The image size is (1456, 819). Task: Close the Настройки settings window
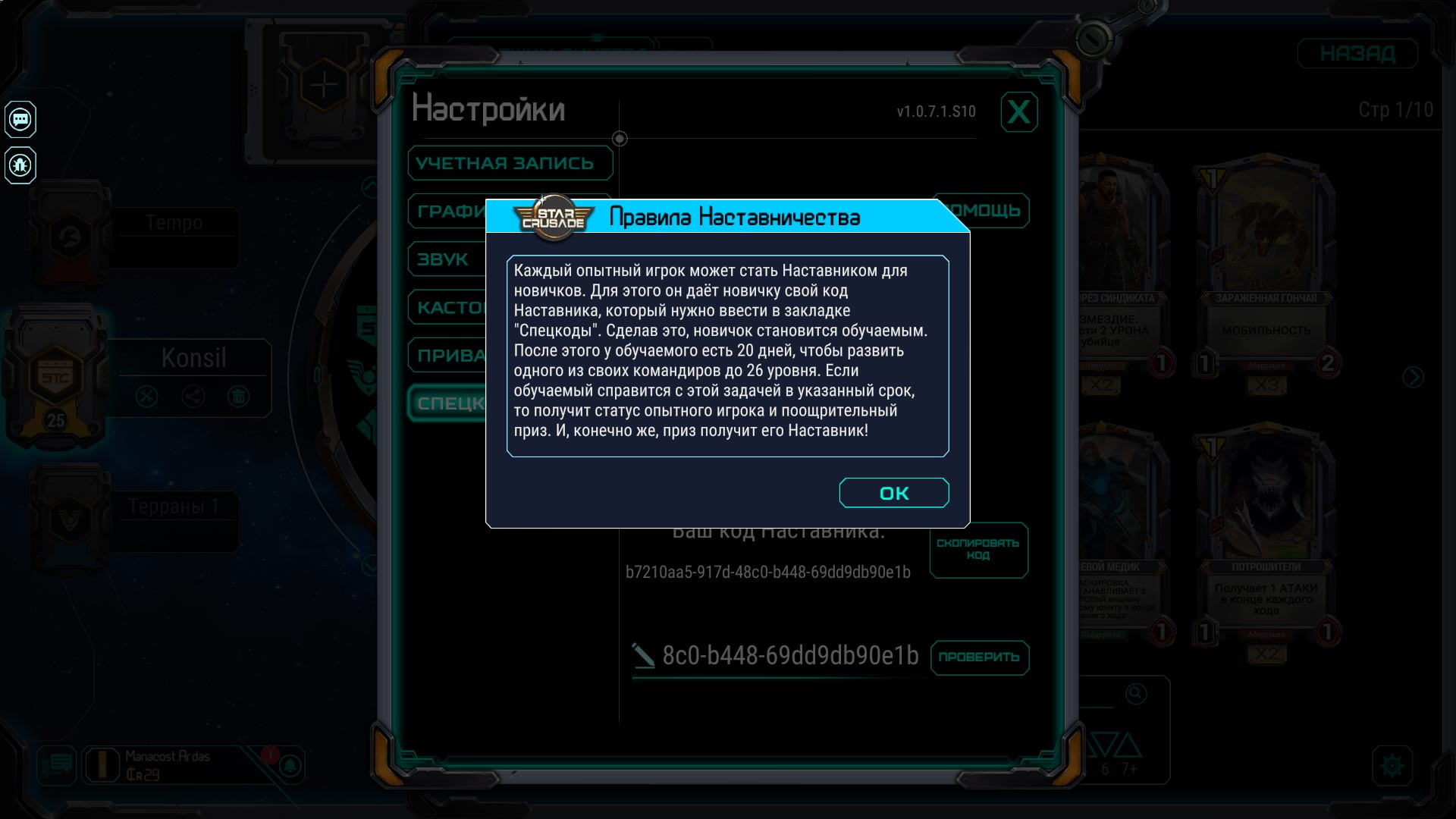pos(1018,112)
